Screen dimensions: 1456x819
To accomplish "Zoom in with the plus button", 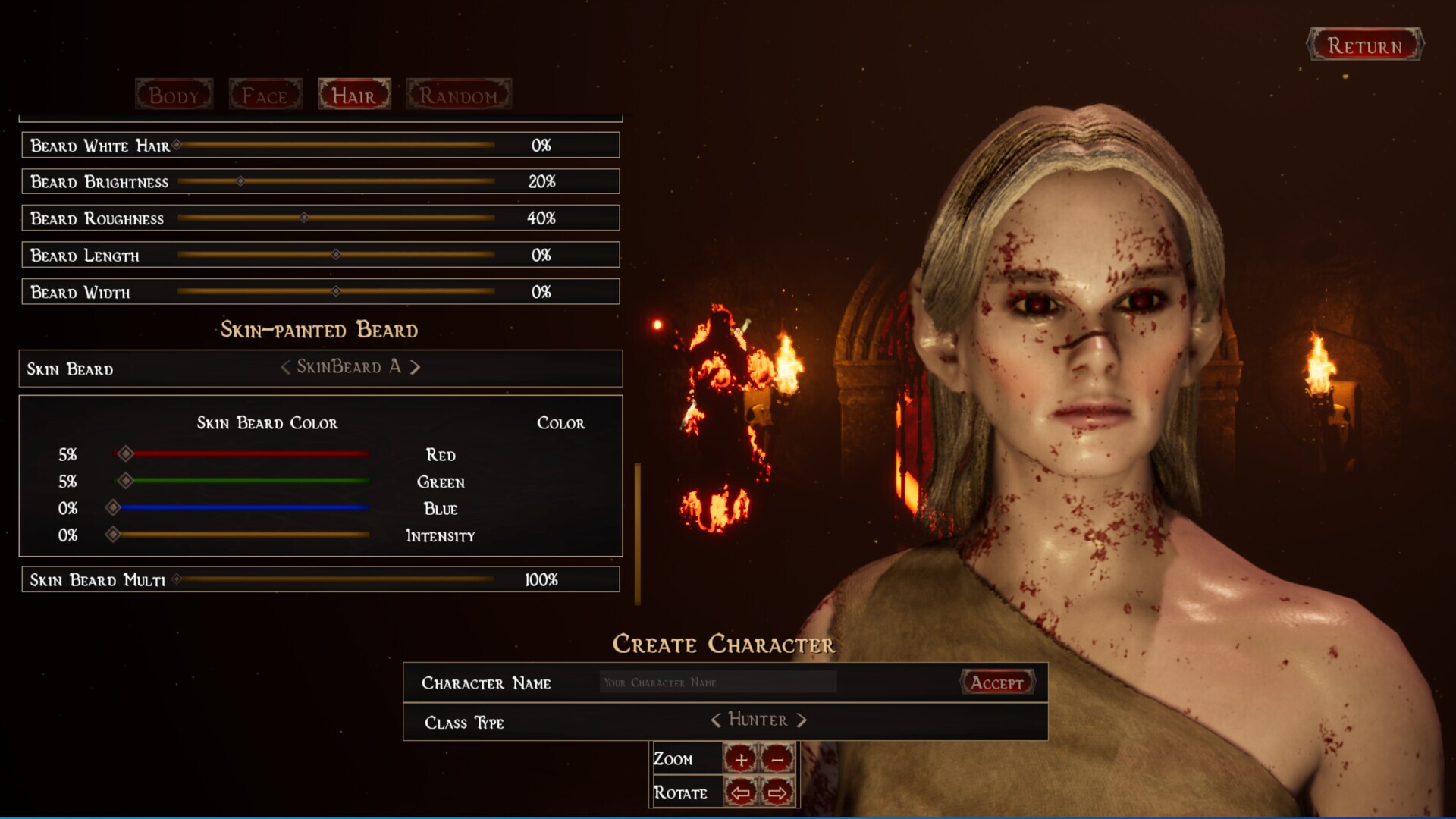I will click(x=740, y=758).
